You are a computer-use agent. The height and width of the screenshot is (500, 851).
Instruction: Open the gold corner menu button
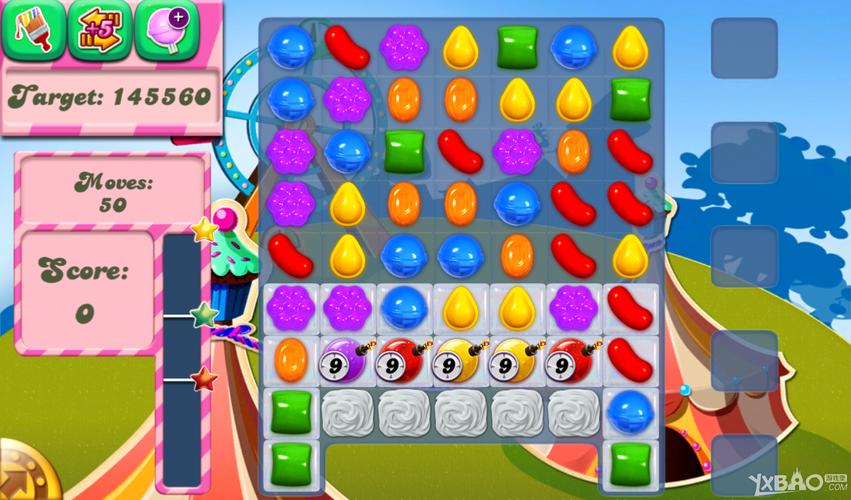tap(20, 476)
